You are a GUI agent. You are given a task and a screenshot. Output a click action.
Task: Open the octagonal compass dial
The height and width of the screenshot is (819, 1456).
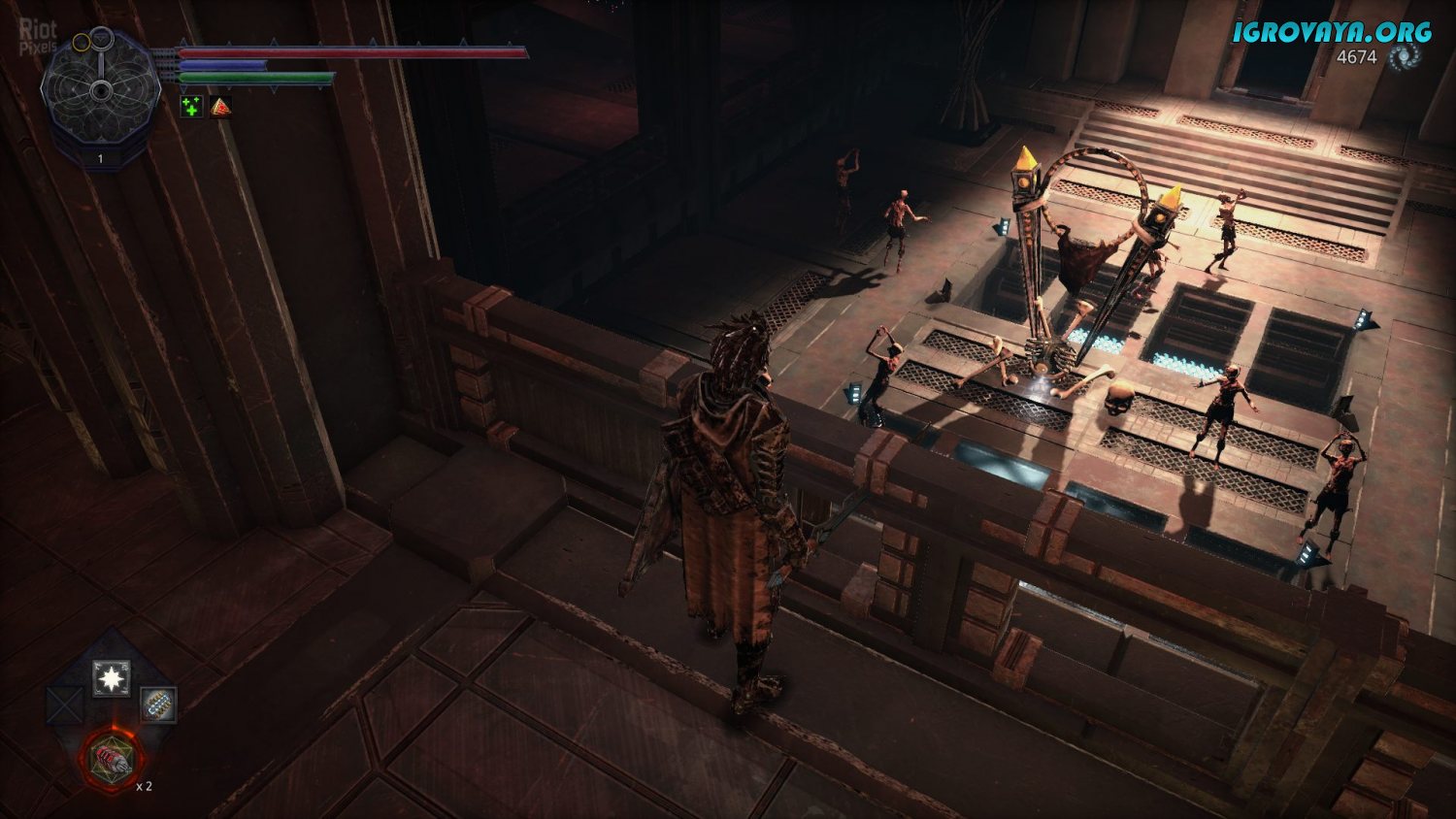point(101,90)
